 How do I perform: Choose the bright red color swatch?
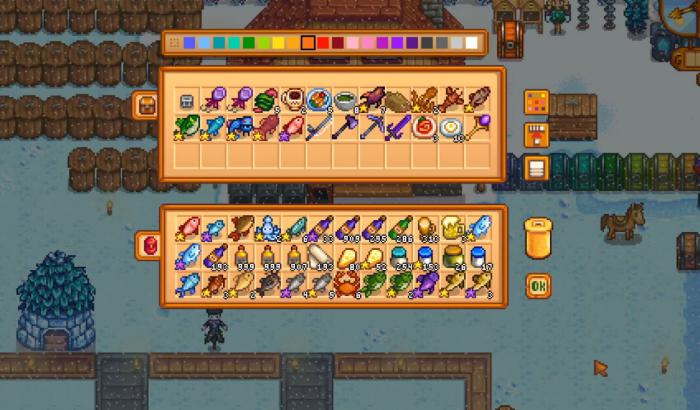(x=323, y=43)
